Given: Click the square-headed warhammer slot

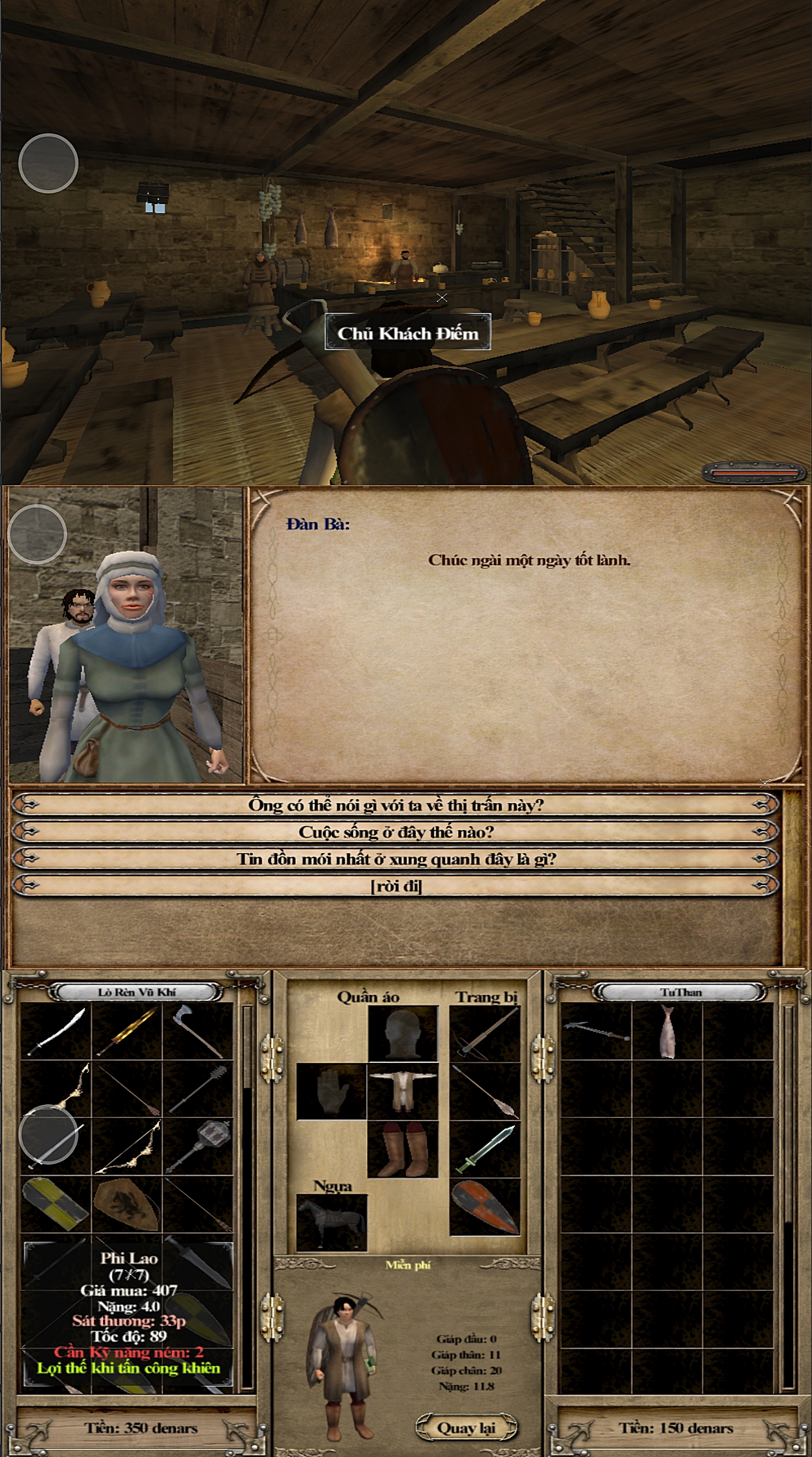Looking at the screenshot, I should pos(197,1146).
